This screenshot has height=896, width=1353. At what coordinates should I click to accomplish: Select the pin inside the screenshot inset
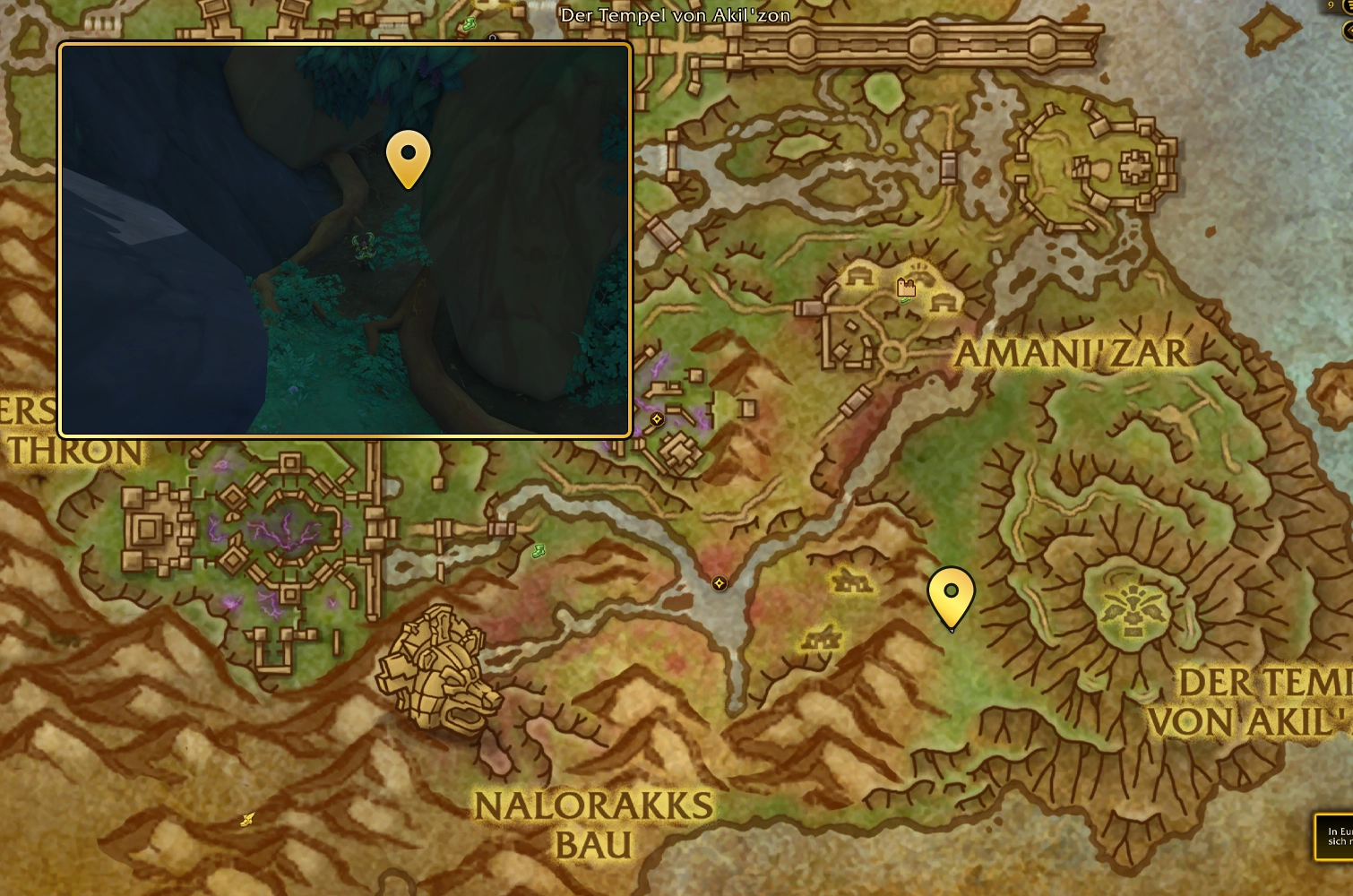pos(408,157)
